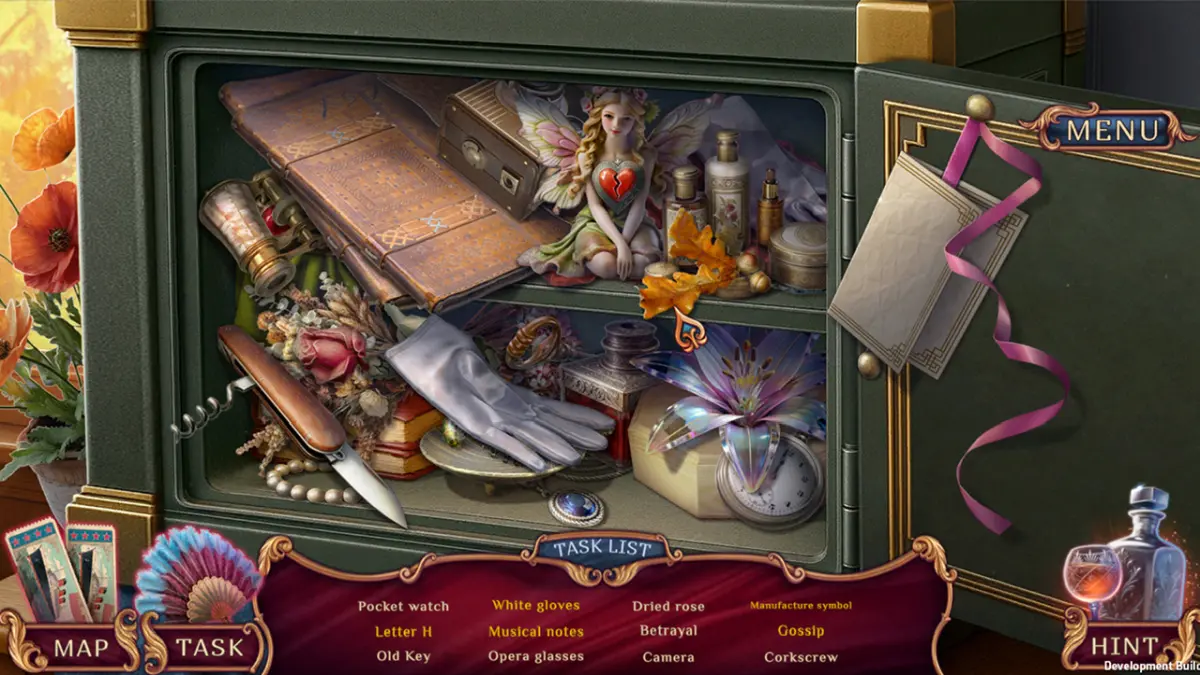
Task: Click the "Old Key" list entry
Action: [x=403, y=657]
